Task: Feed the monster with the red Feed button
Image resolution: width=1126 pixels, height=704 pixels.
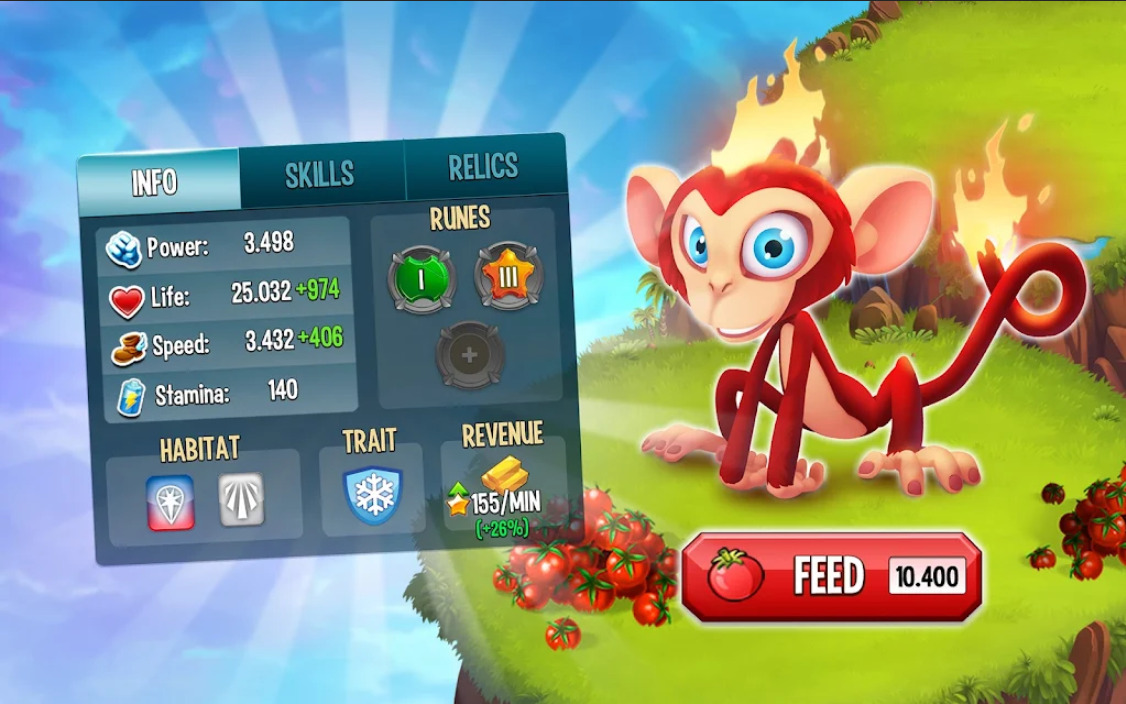Action: click(x=831, y=577)
